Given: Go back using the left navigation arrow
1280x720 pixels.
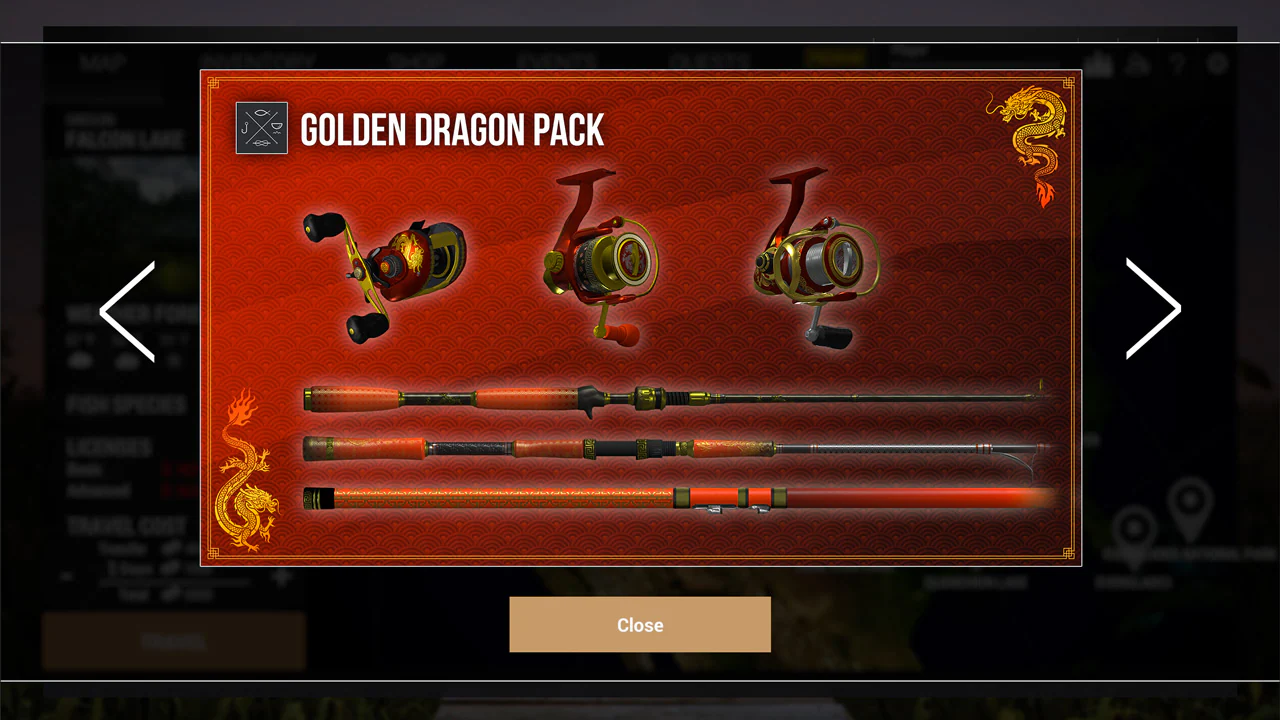Looking at the screenshot, I should coord(126,311).
